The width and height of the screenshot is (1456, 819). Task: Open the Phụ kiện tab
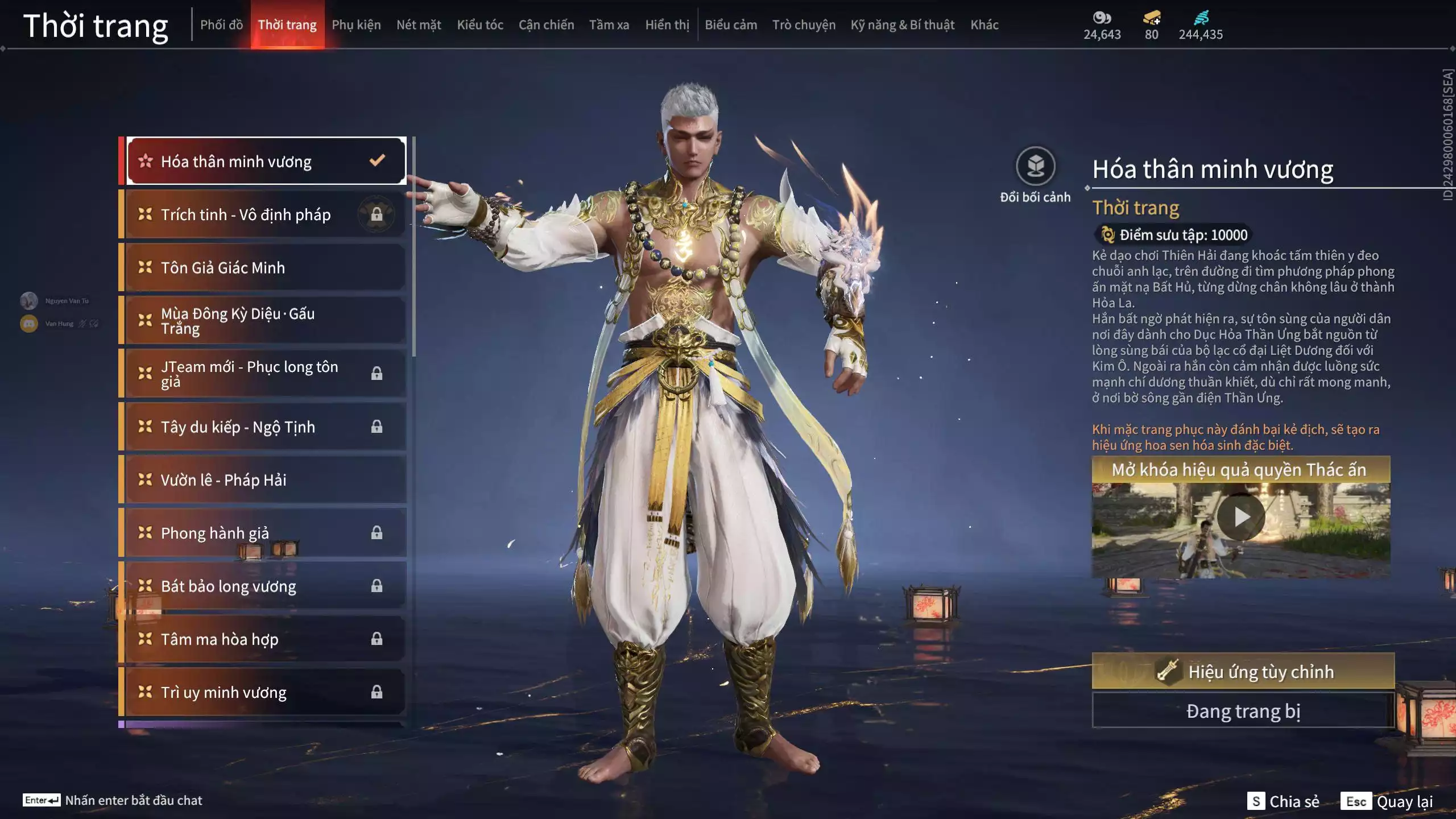tap(356, 25)
